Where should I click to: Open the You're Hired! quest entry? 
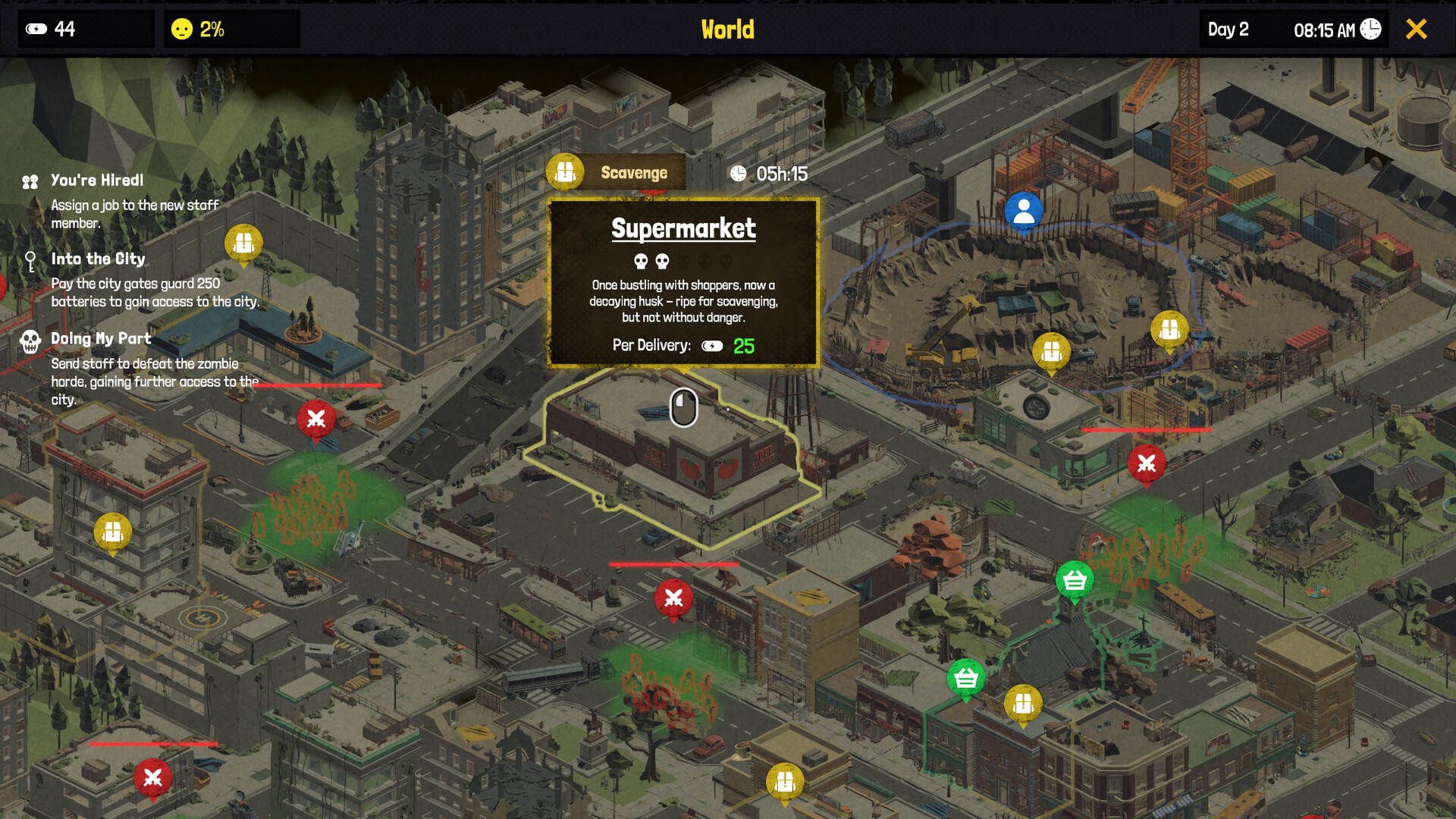[x=97, y=180]
